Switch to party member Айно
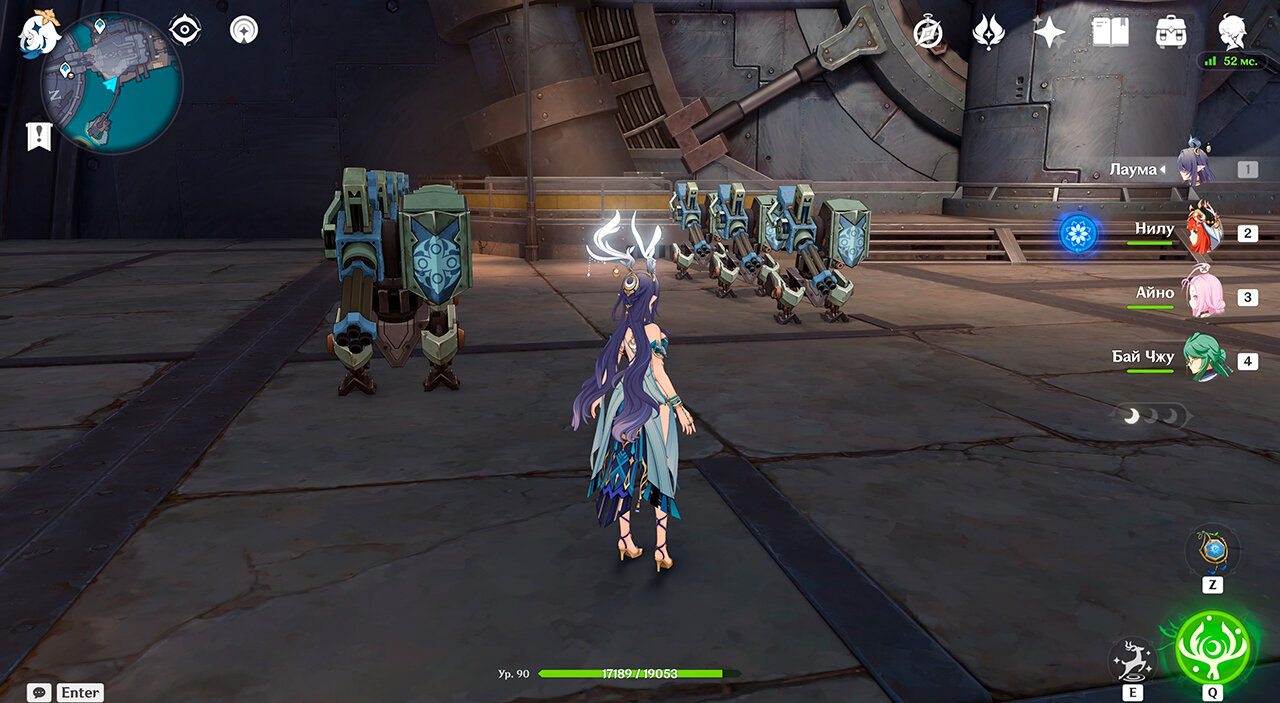1280x703 pixels. pos(1203,296)
